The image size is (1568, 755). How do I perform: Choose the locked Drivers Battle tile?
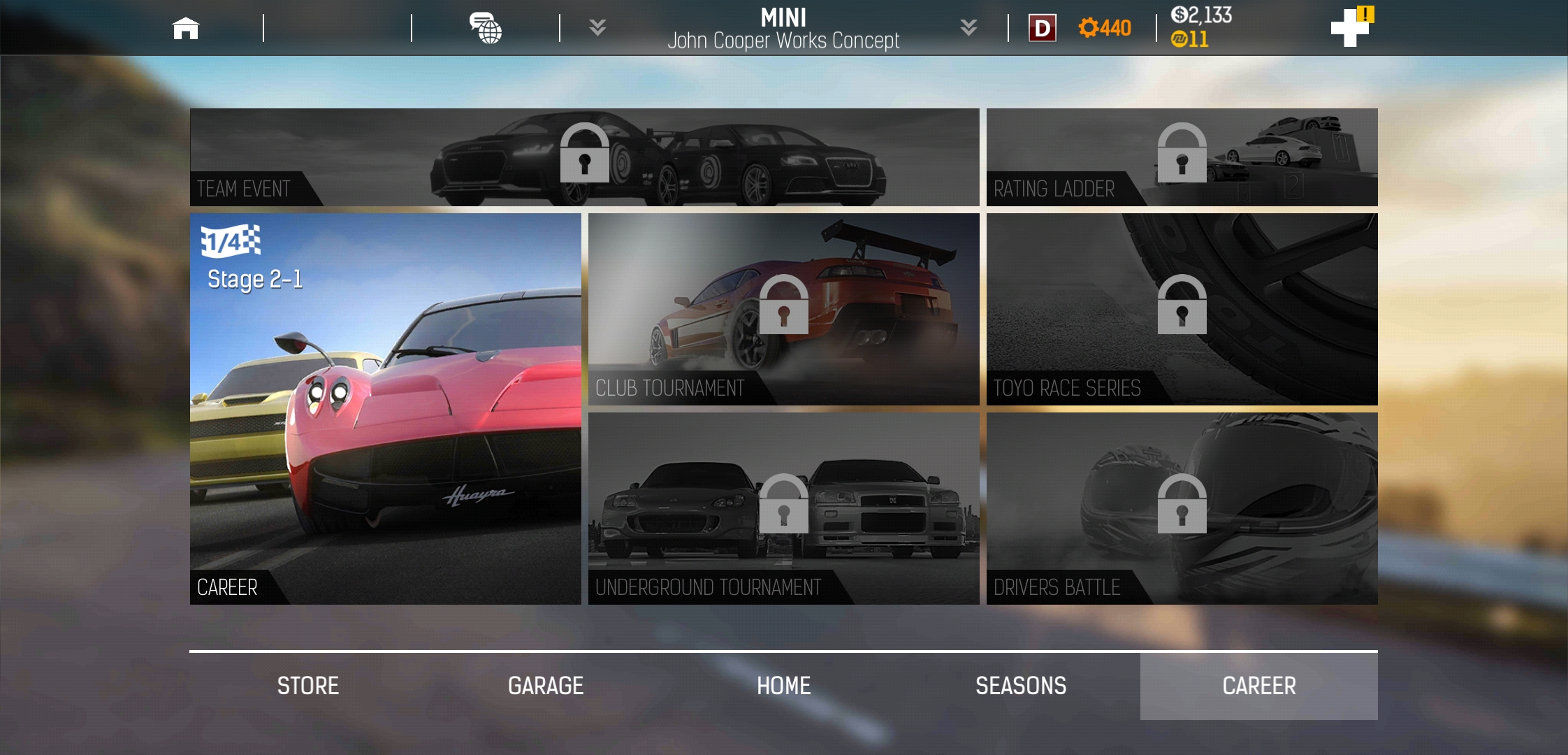1182,508
